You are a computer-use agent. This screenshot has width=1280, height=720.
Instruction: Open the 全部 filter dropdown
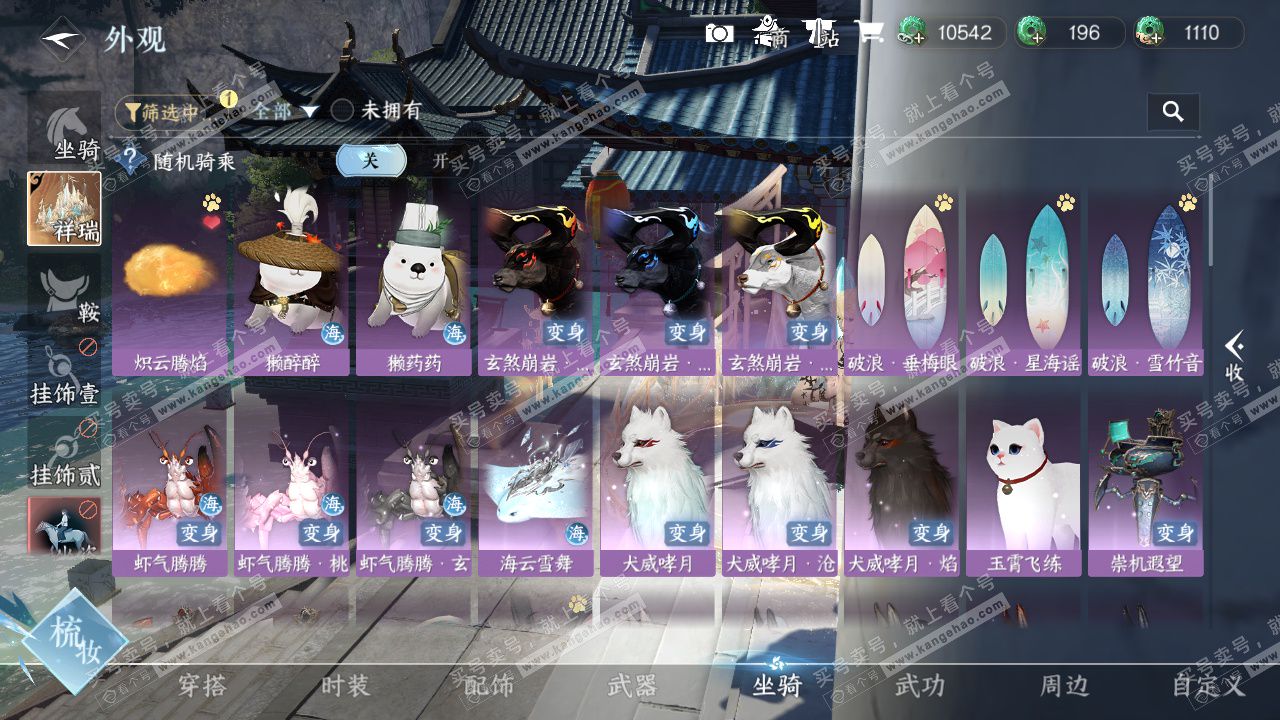[284, 111]
